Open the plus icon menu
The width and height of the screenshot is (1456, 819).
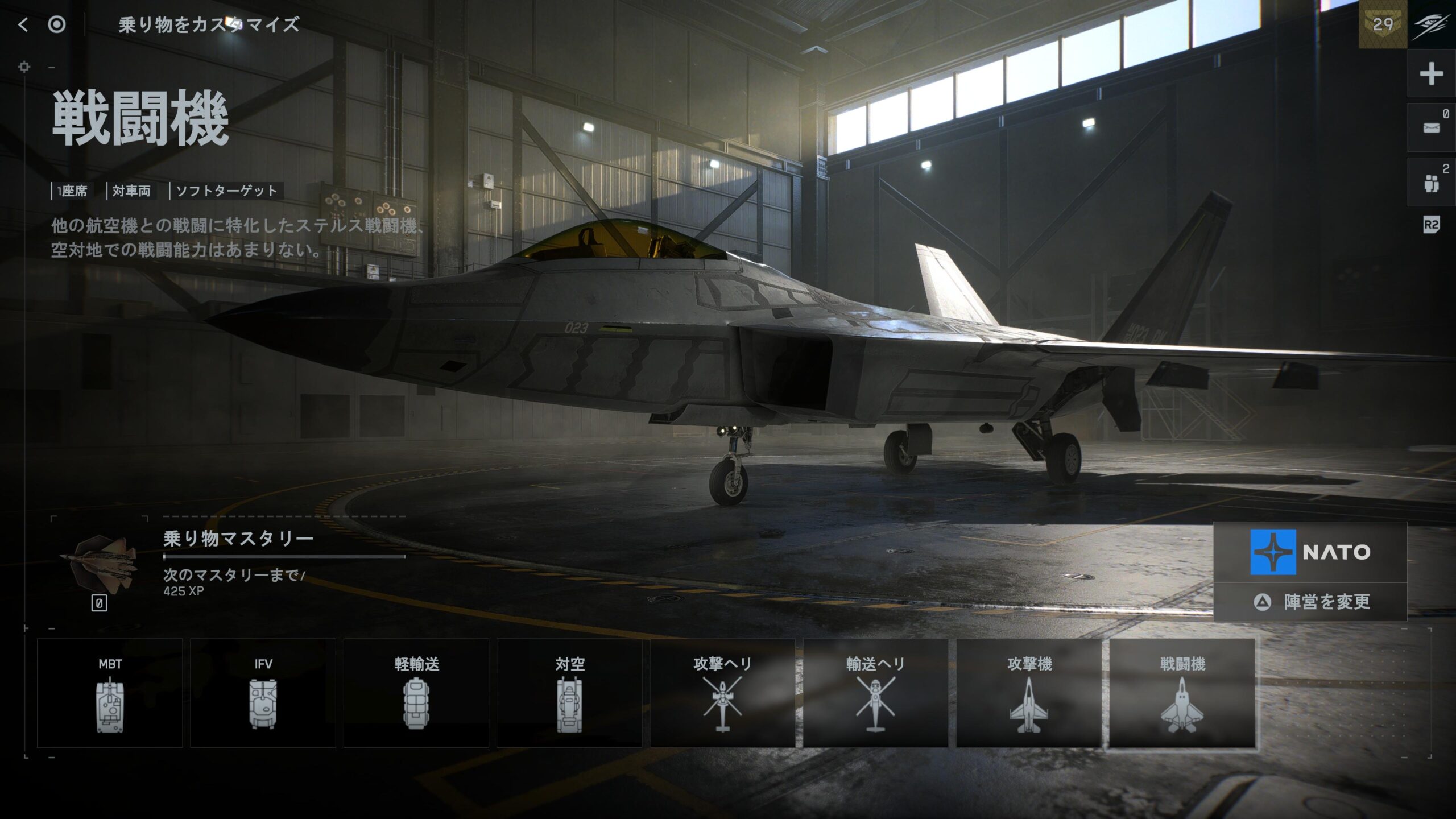click(1431, 74)
